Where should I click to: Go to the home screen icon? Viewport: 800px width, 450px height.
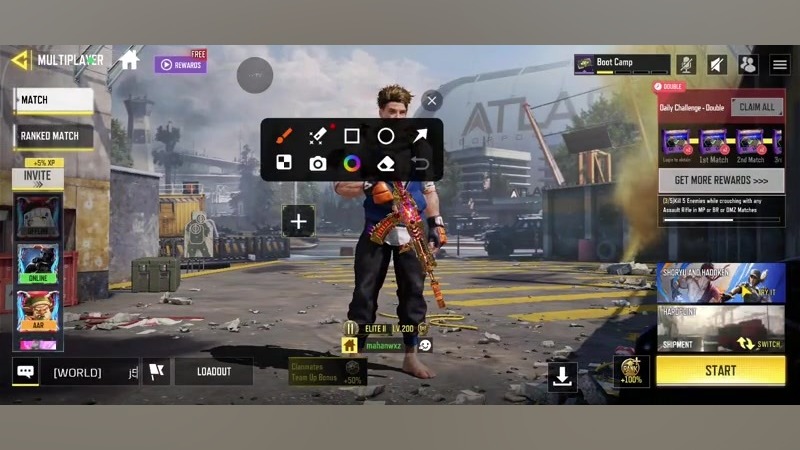129,60
